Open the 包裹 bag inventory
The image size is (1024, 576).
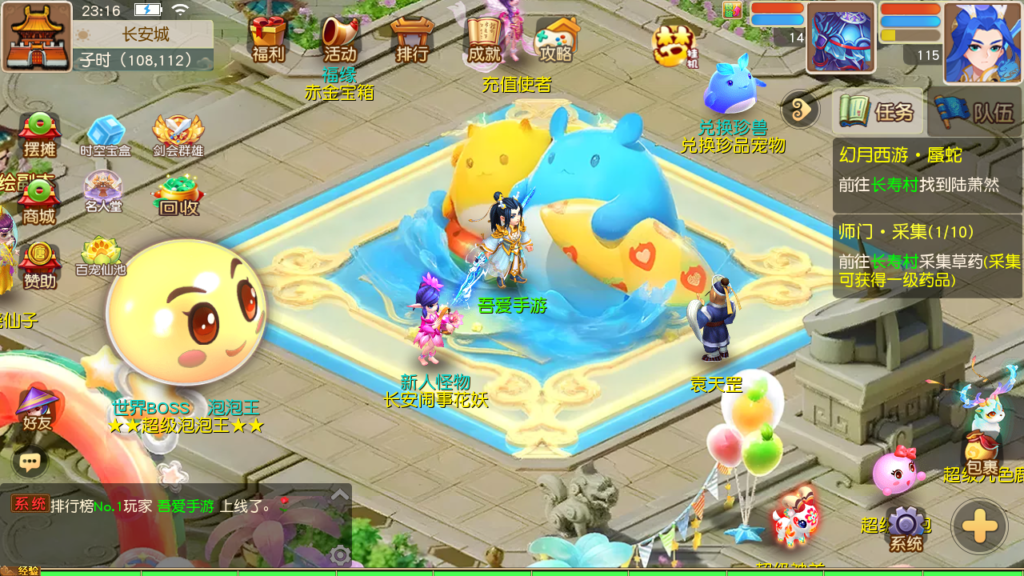[x=982, y=450]
